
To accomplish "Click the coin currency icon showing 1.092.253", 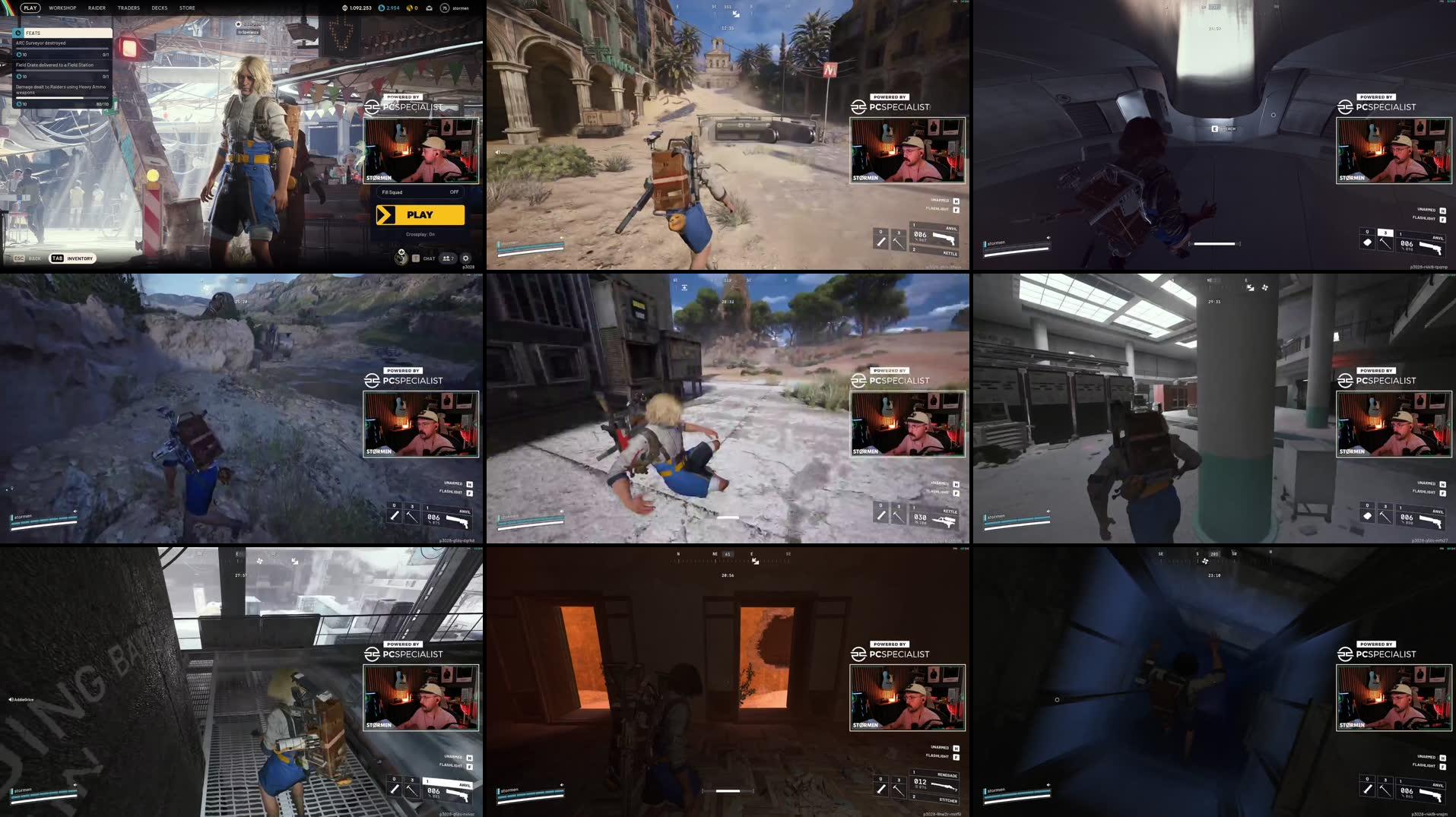I will pos(344,8).
